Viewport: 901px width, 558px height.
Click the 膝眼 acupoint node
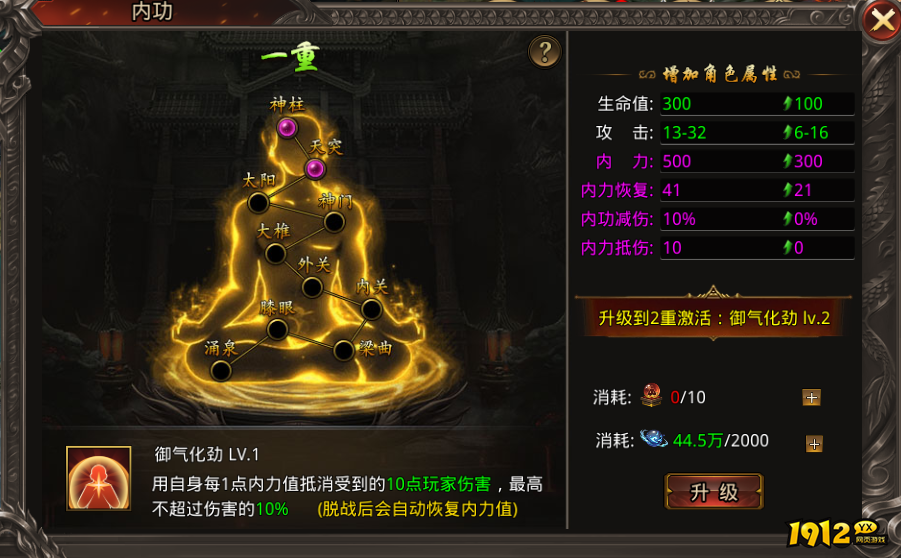point(278,329)
